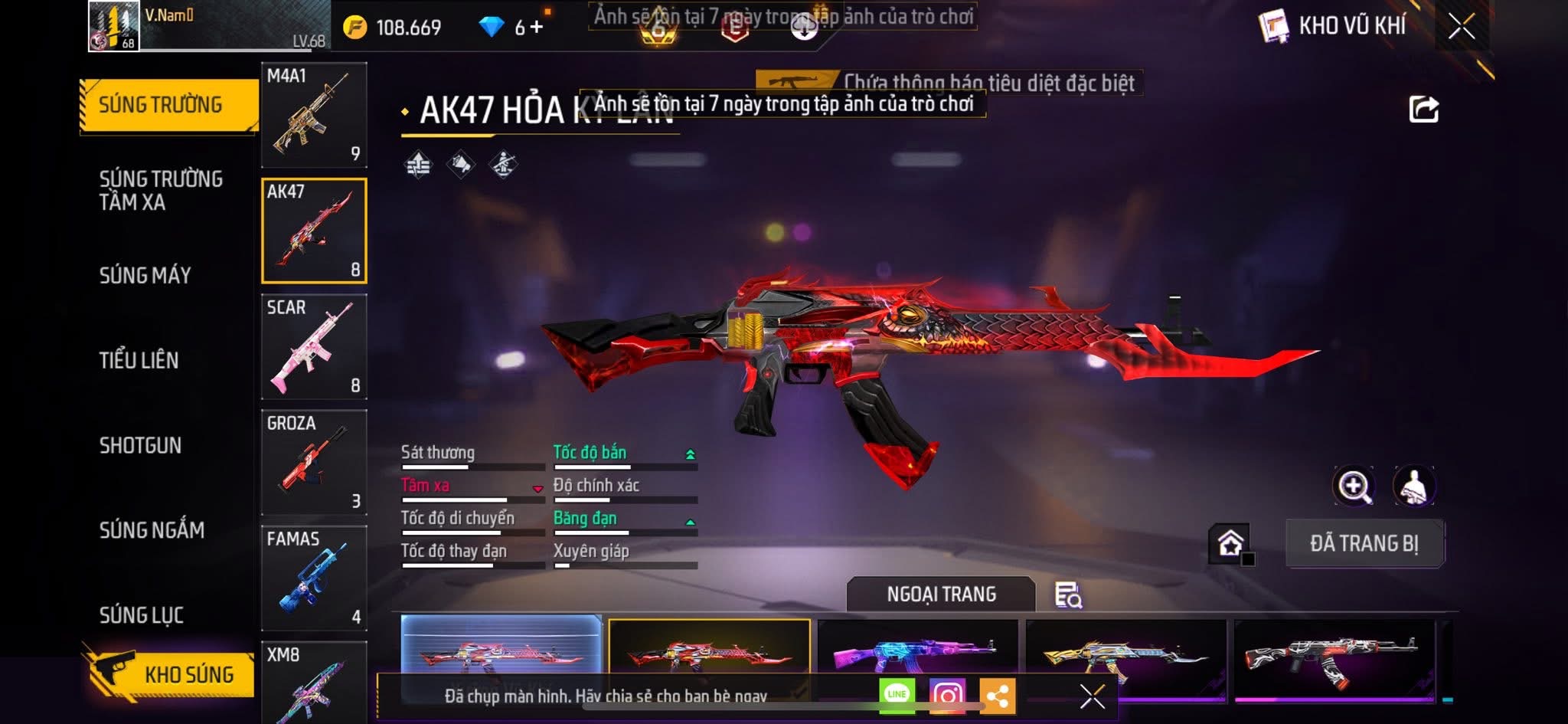Add more diamonds with plus button
Viewport: 1568px width, 724px height.
(x=537, y=28)
